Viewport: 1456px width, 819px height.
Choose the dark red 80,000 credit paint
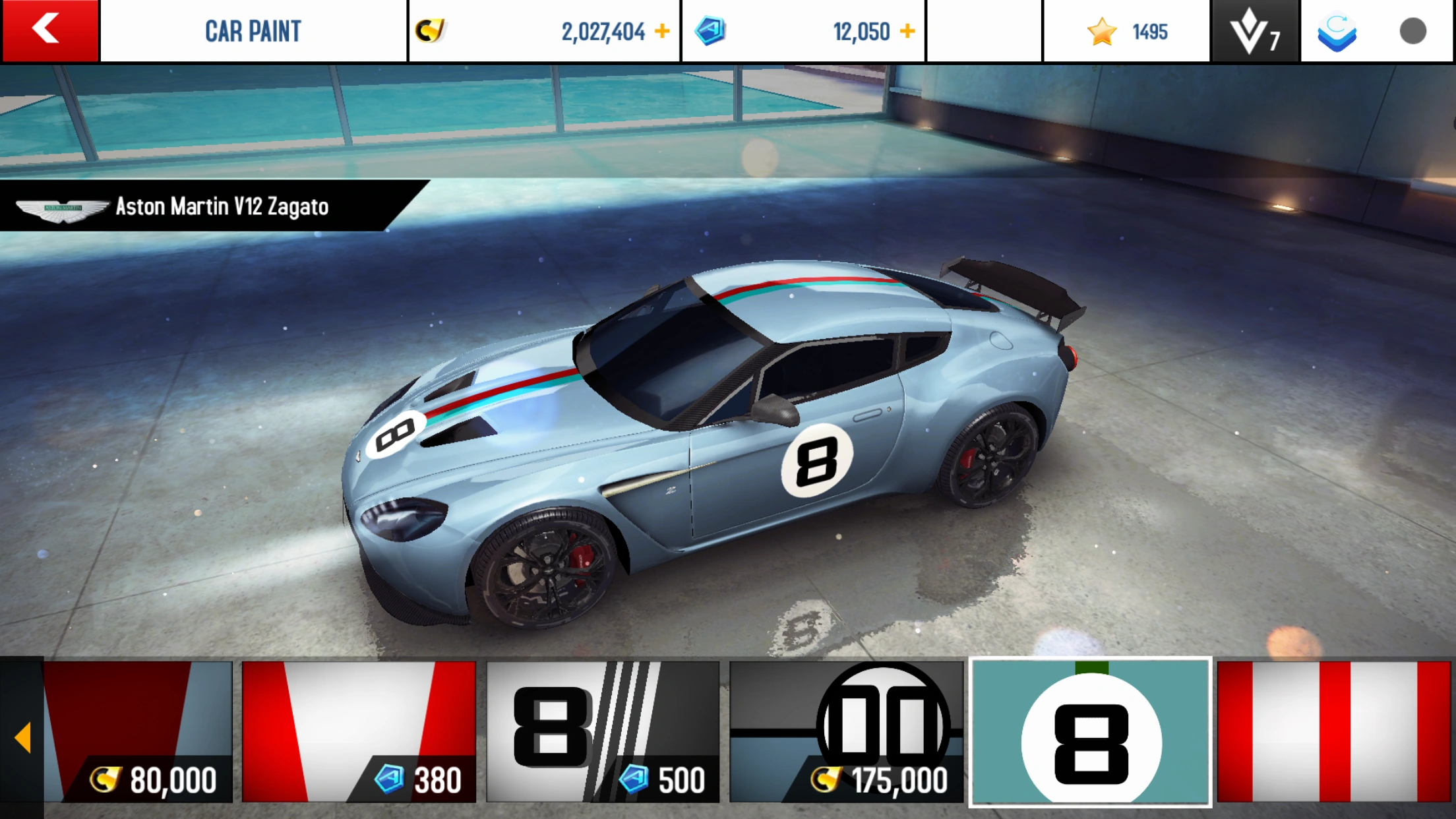tap(138, 732)
